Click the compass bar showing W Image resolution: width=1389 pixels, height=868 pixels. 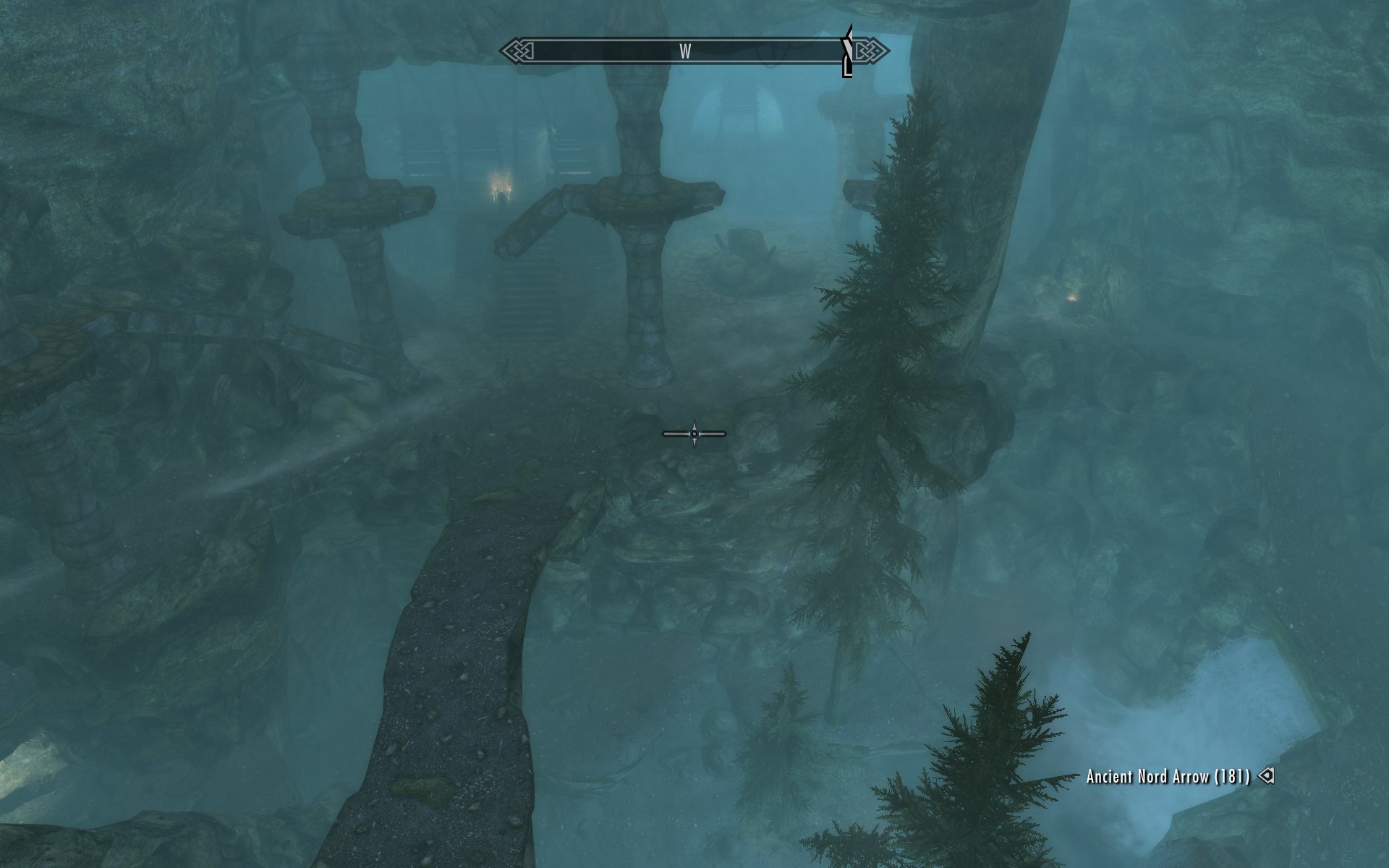point(685,51)
